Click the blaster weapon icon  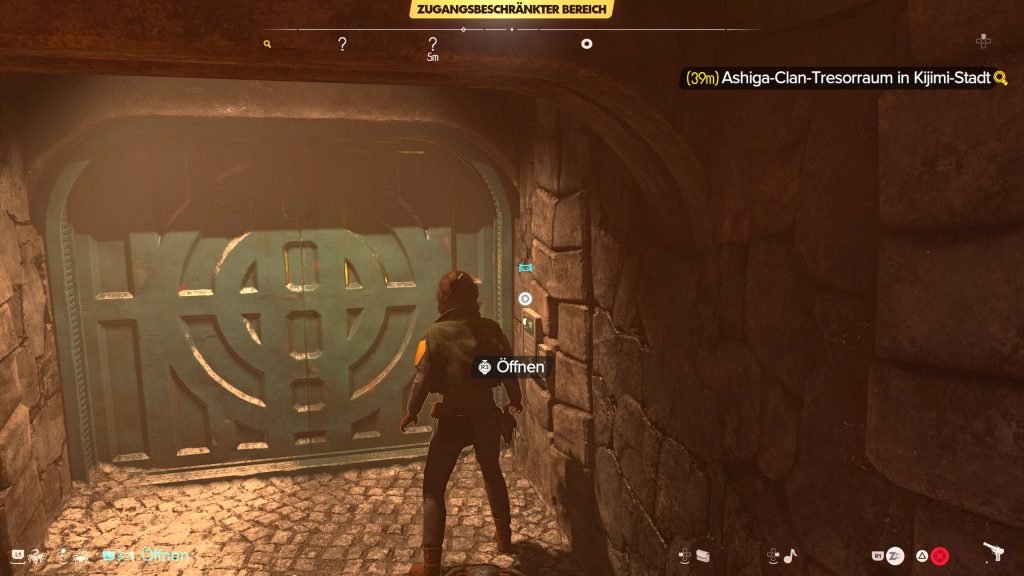pyautogui.click(x=995, y=554)
